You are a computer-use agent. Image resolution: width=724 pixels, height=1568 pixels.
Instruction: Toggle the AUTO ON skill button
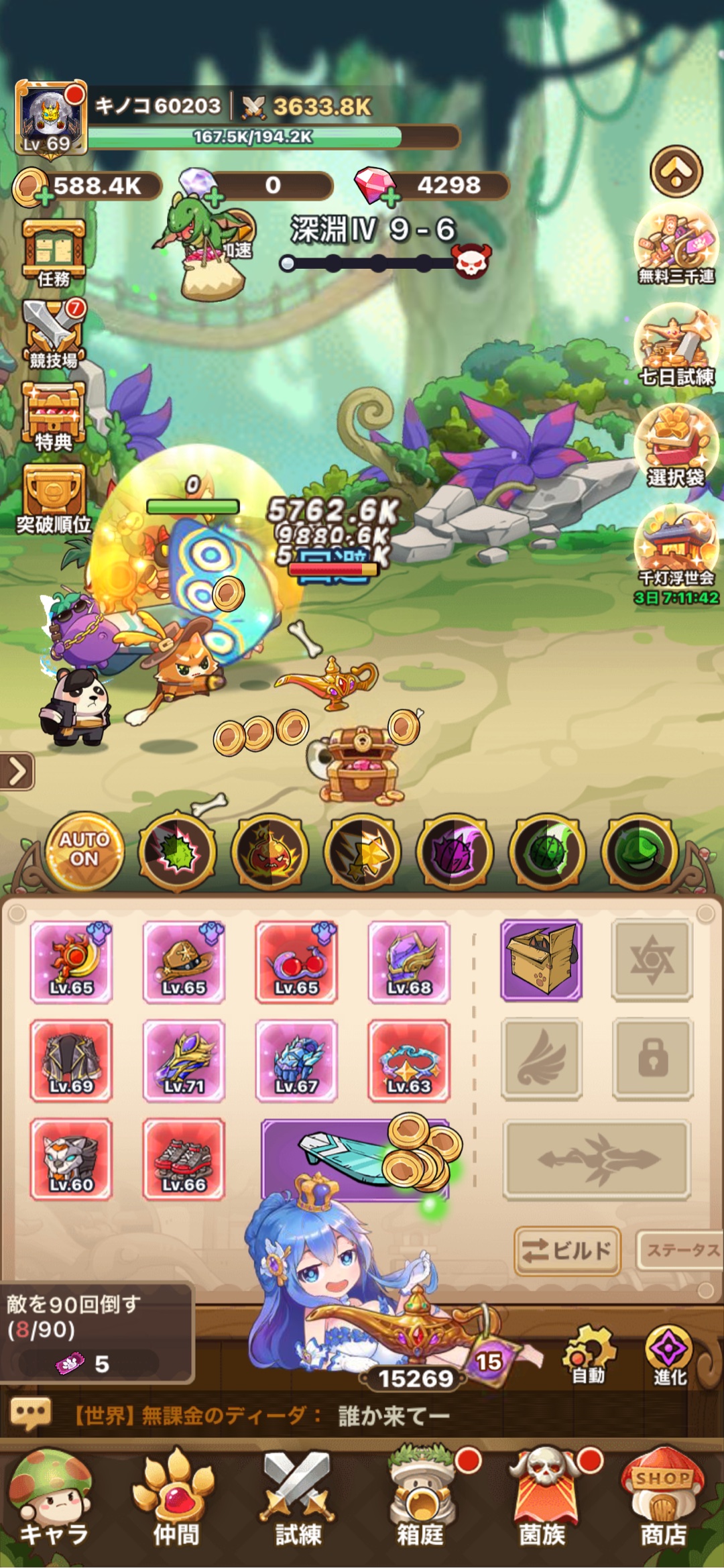[x=84, y=850]
